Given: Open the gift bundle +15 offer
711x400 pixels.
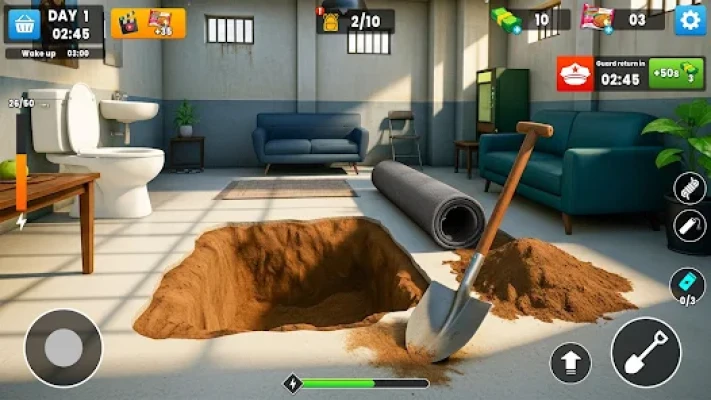Looking at the screenshot, I should (x=148, y=22).
